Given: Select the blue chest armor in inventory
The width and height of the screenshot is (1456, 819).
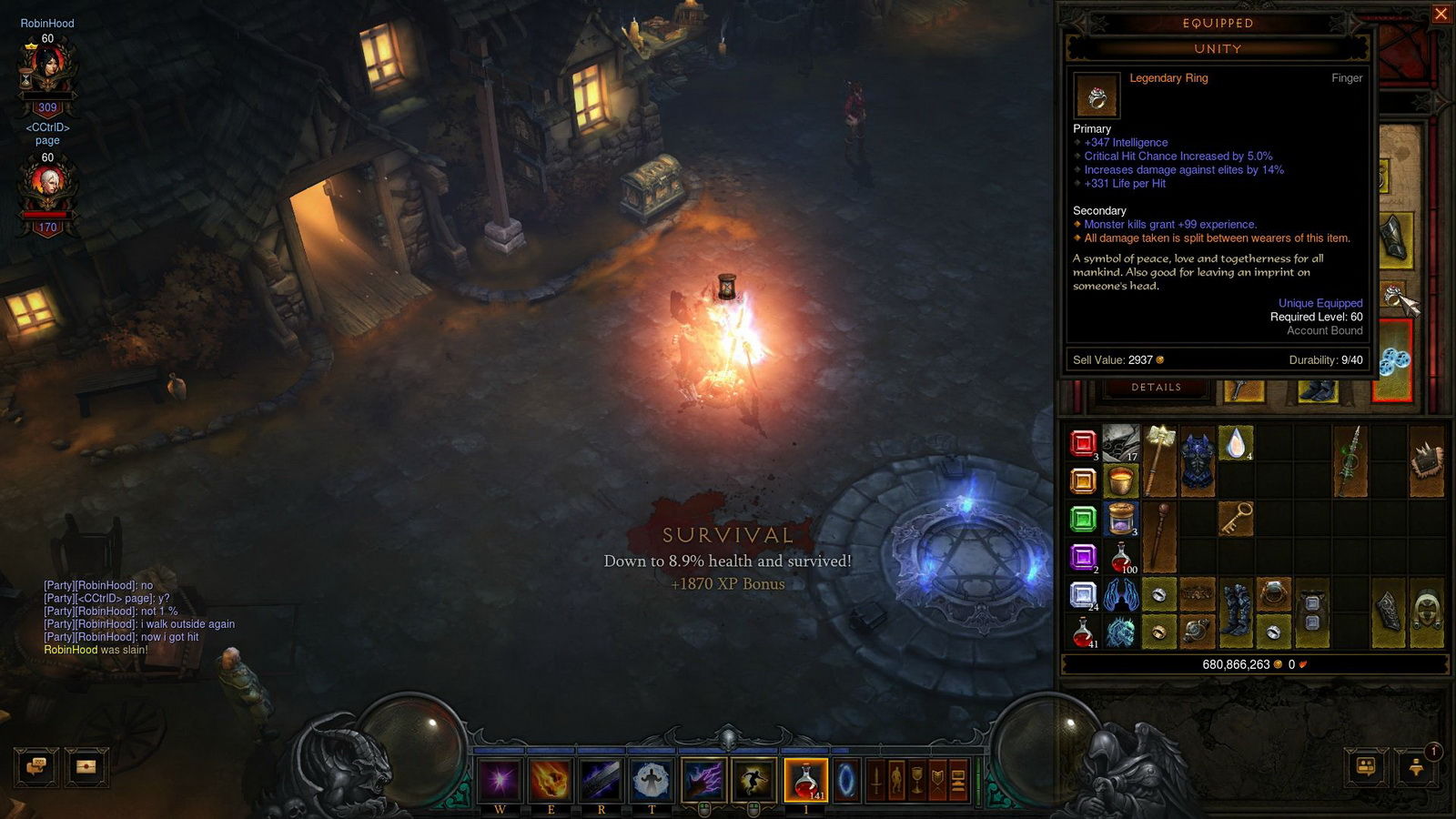Looking at the screenshot, I should point(1198,461).
